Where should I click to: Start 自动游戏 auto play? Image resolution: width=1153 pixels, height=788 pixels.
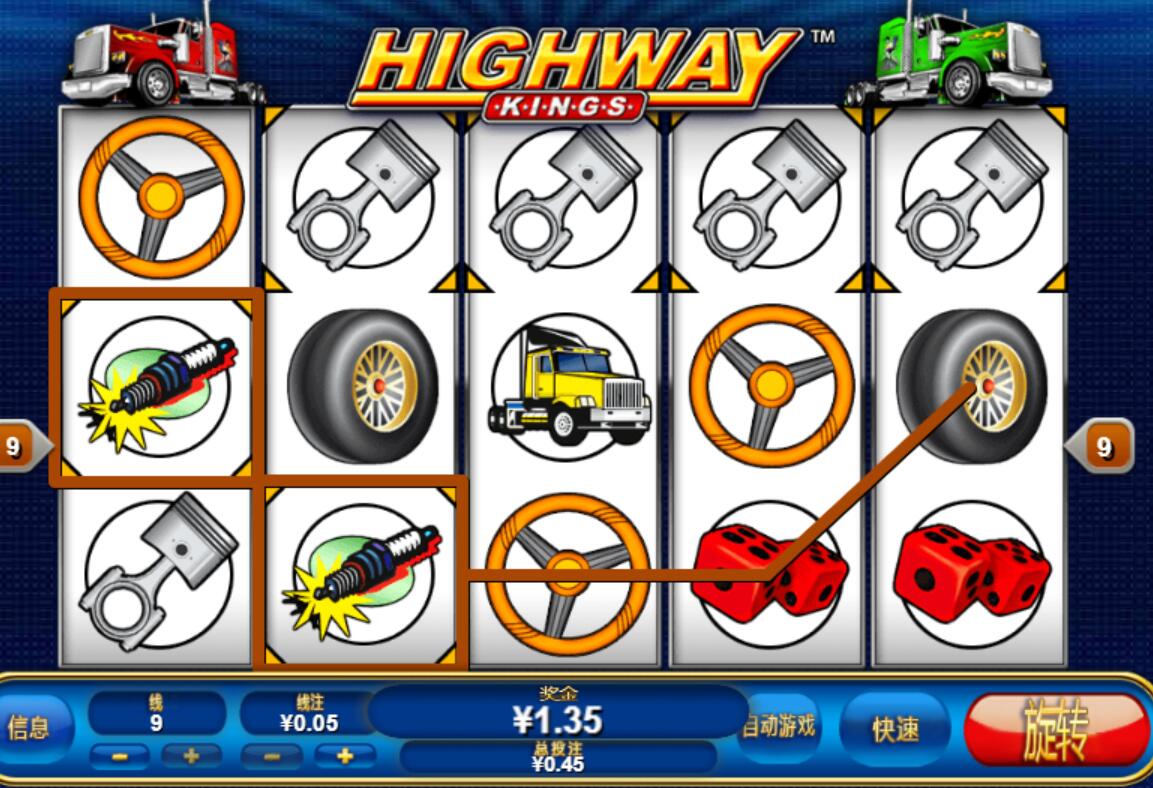[x=780, y=726]
